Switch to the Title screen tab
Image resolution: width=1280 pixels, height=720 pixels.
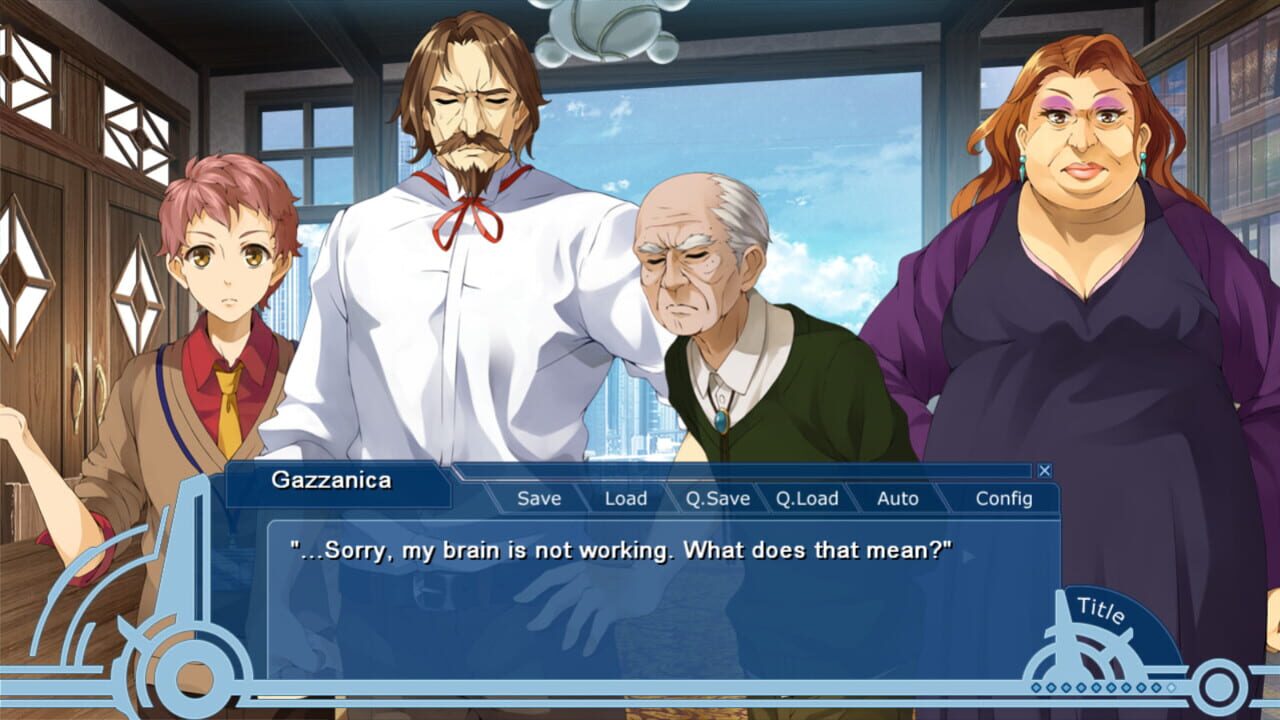1103,608
